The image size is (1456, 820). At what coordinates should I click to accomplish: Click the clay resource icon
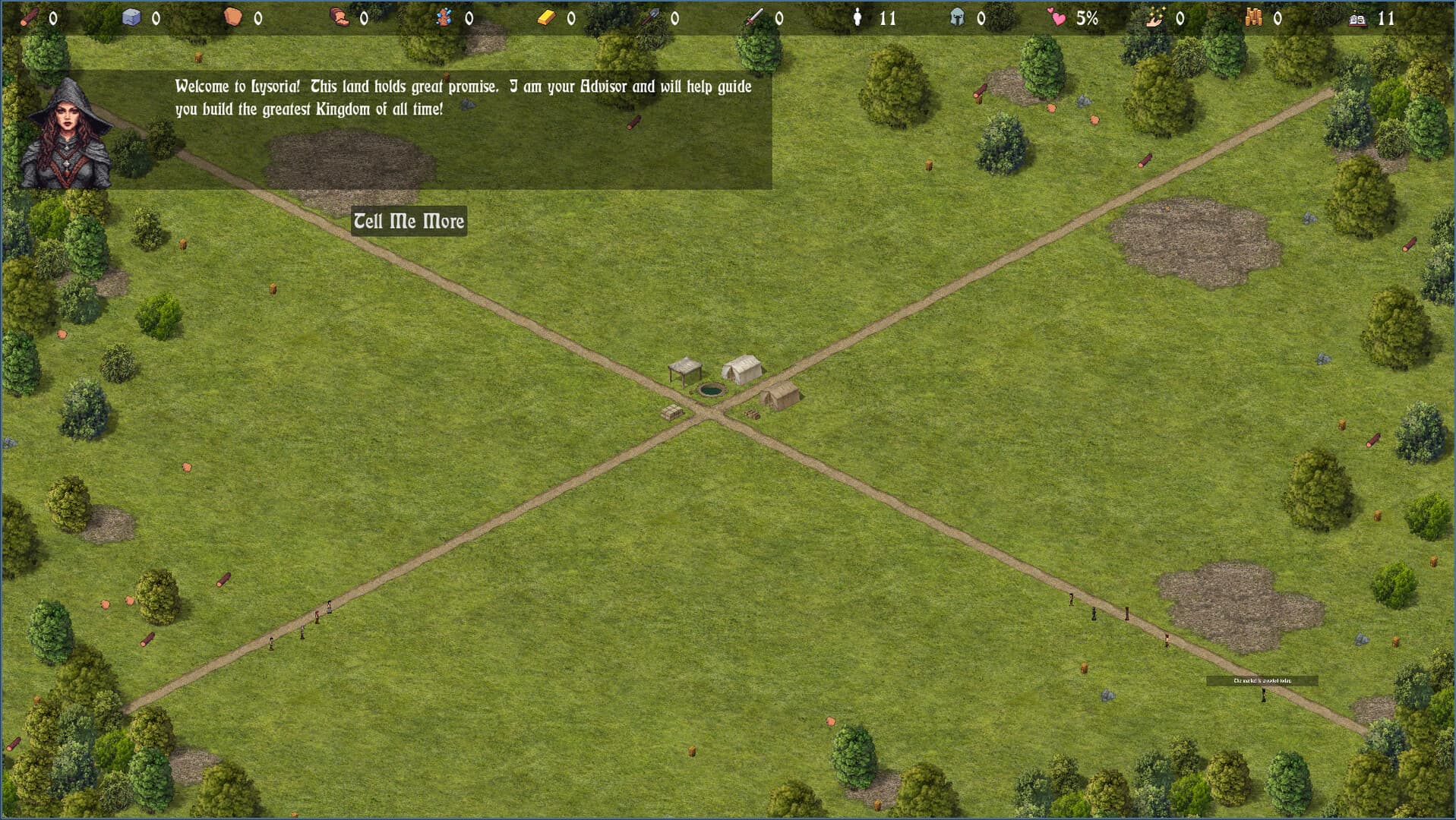pos(232,17)
